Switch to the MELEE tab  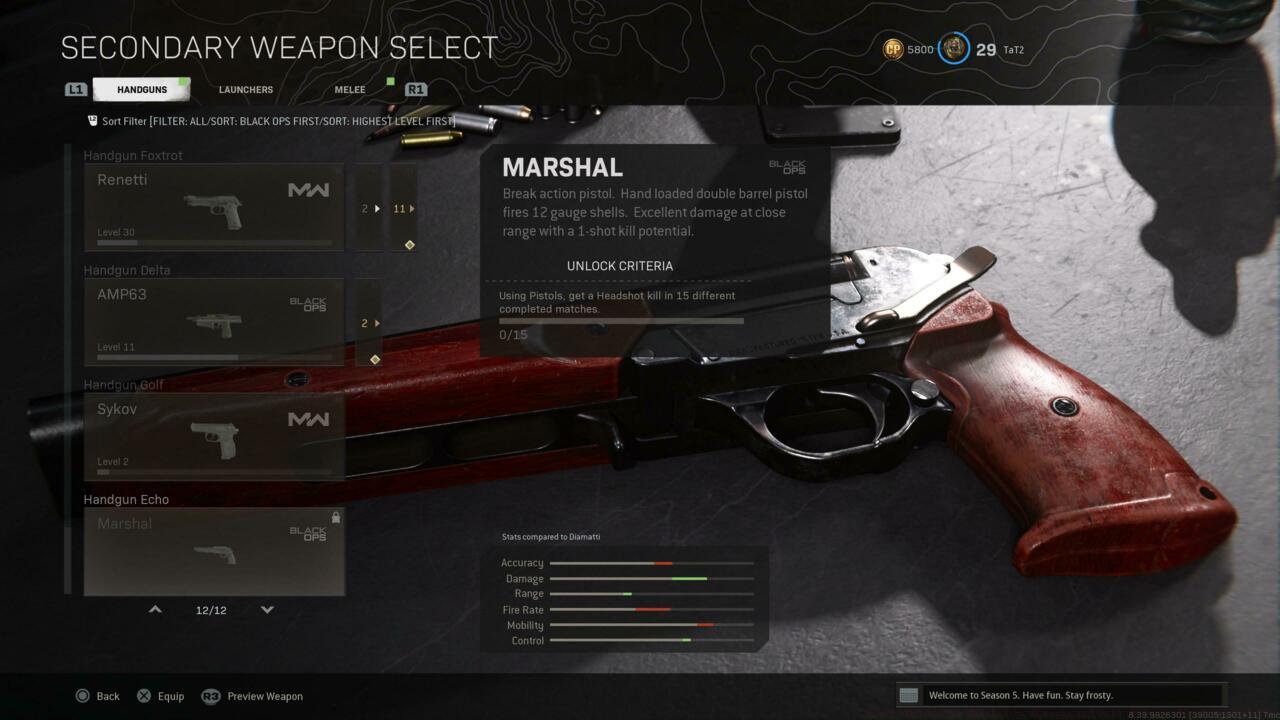click(x=349, y=89)
